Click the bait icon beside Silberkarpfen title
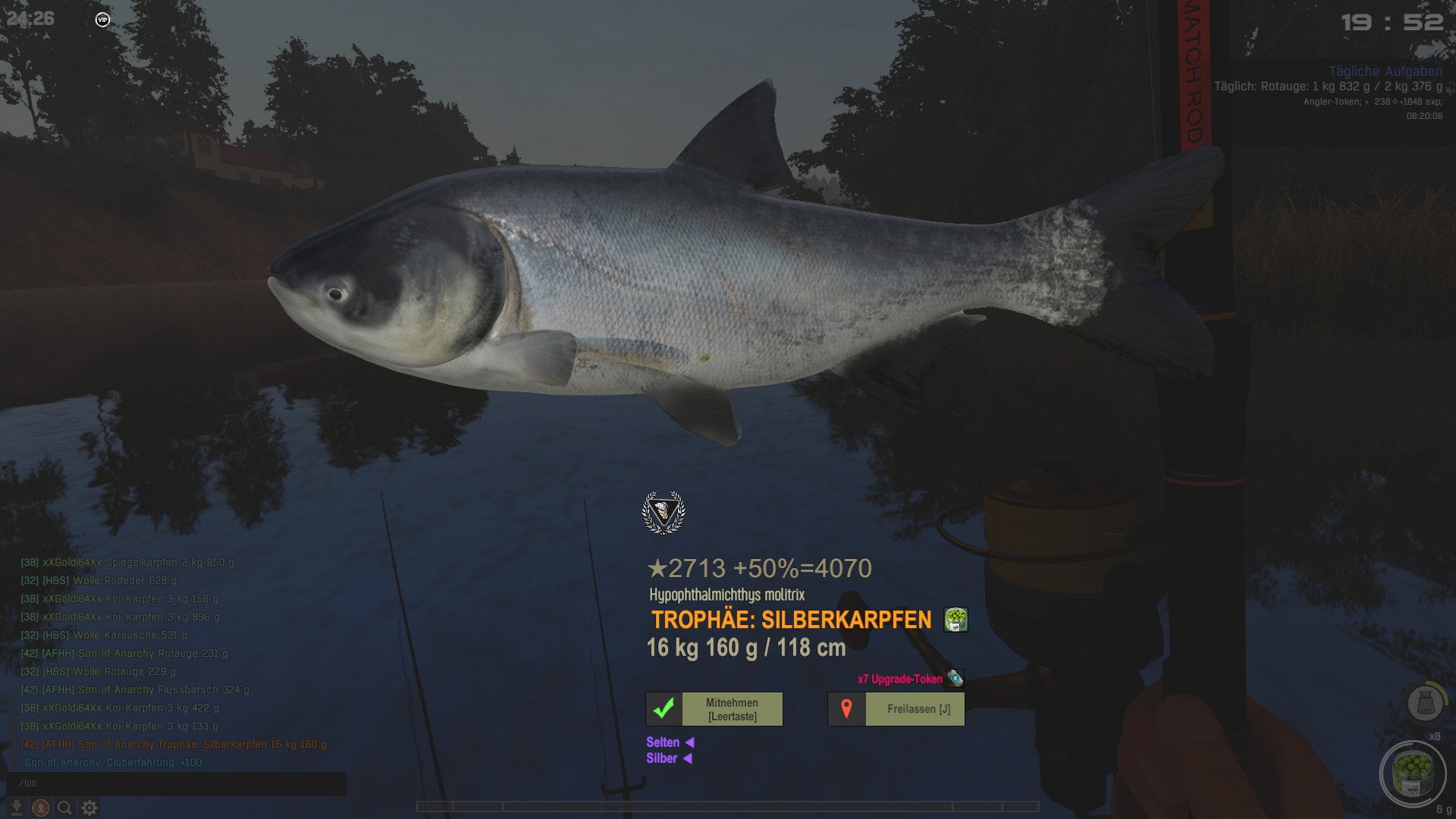 (955, 620)
